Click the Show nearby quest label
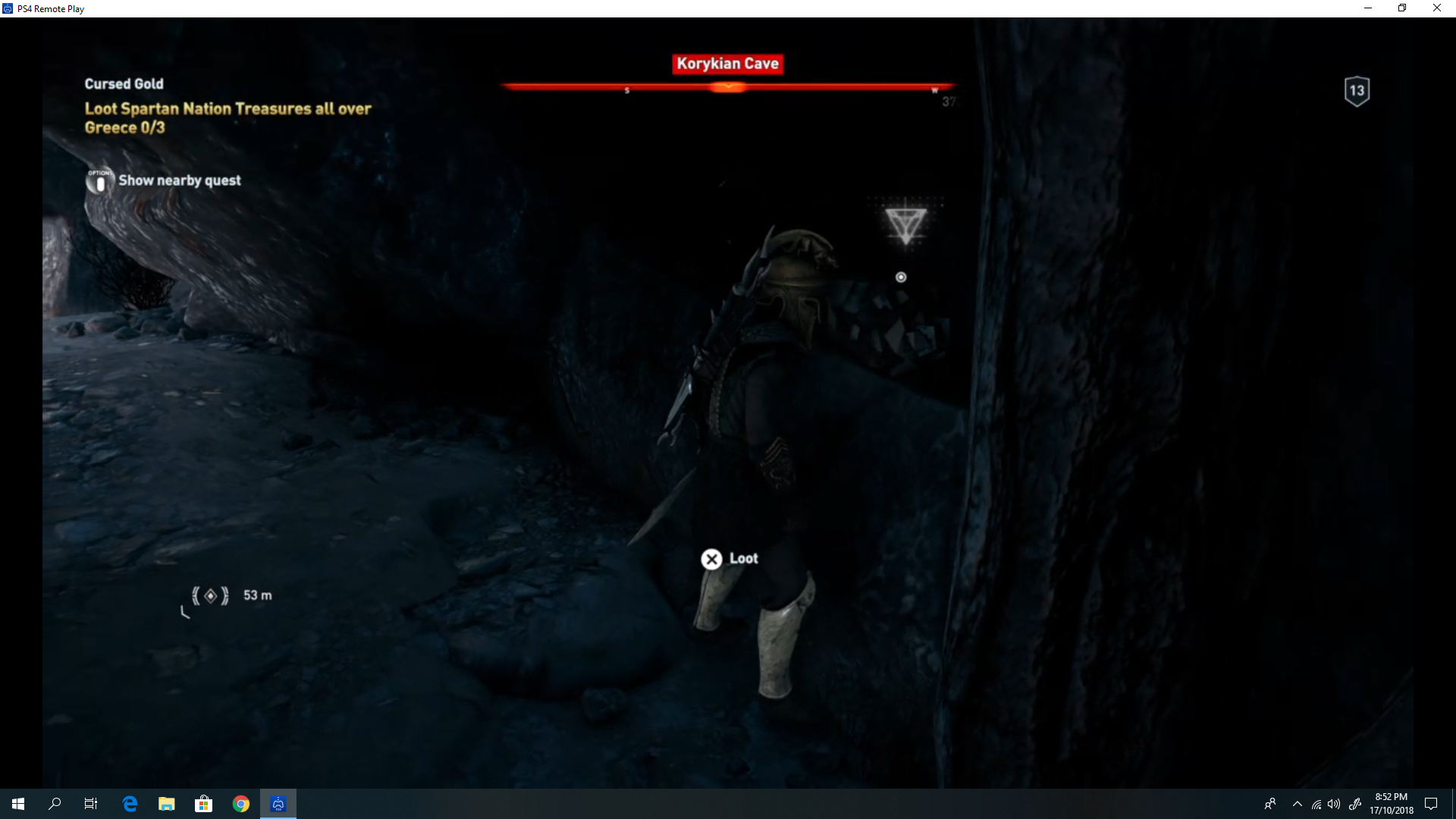 pos(180,180)
